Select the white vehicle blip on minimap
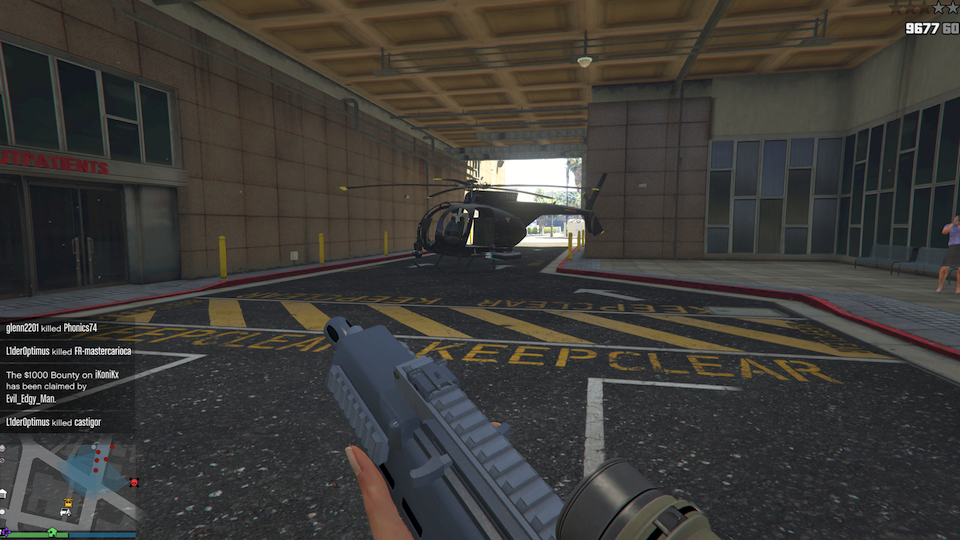The image size is (960, 540). [x=65, y=512]
